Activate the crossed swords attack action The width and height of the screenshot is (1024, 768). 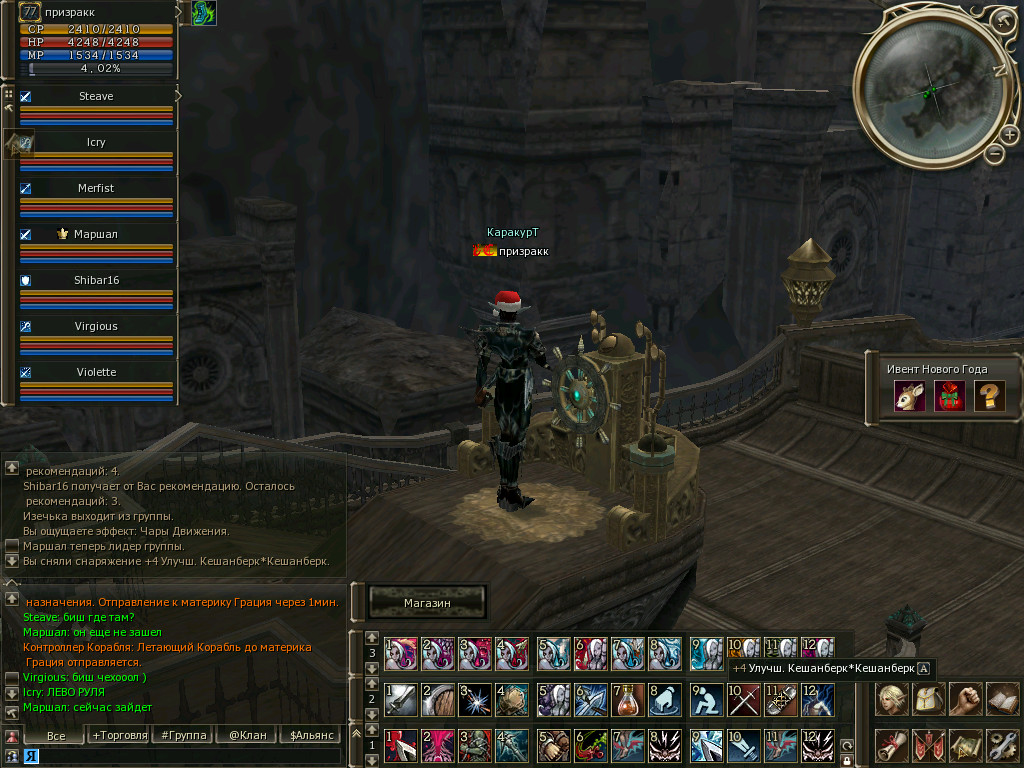[742, 698]
